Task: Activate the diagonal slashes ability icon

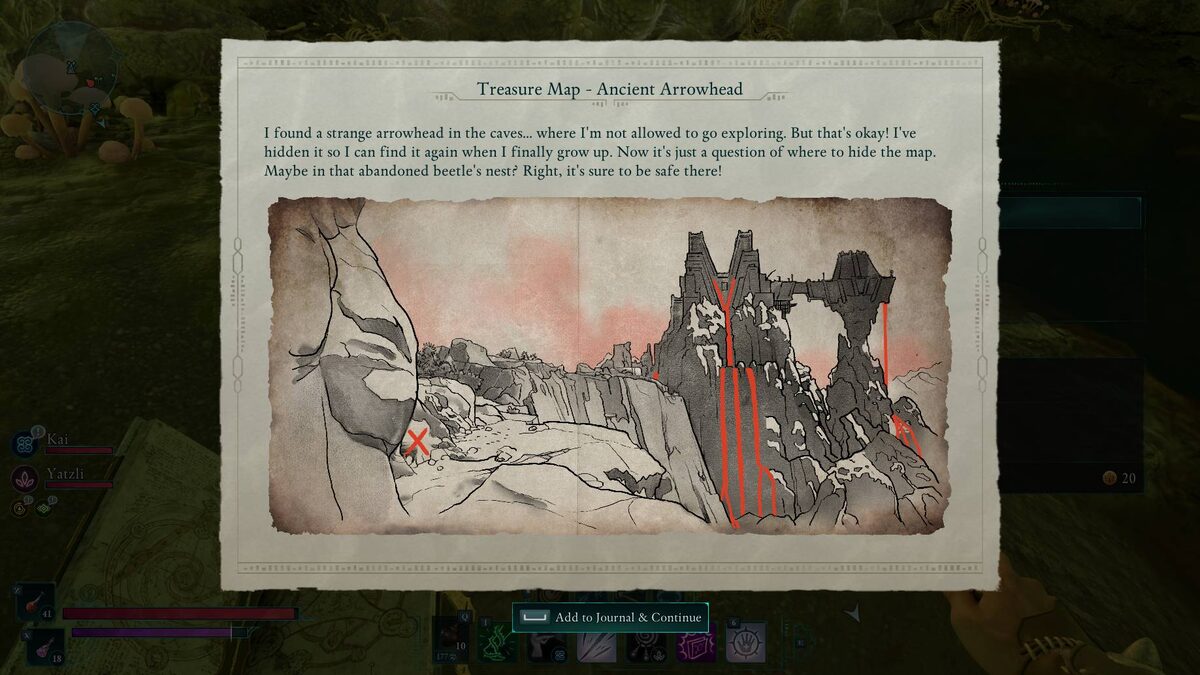Action: point(596,644)
